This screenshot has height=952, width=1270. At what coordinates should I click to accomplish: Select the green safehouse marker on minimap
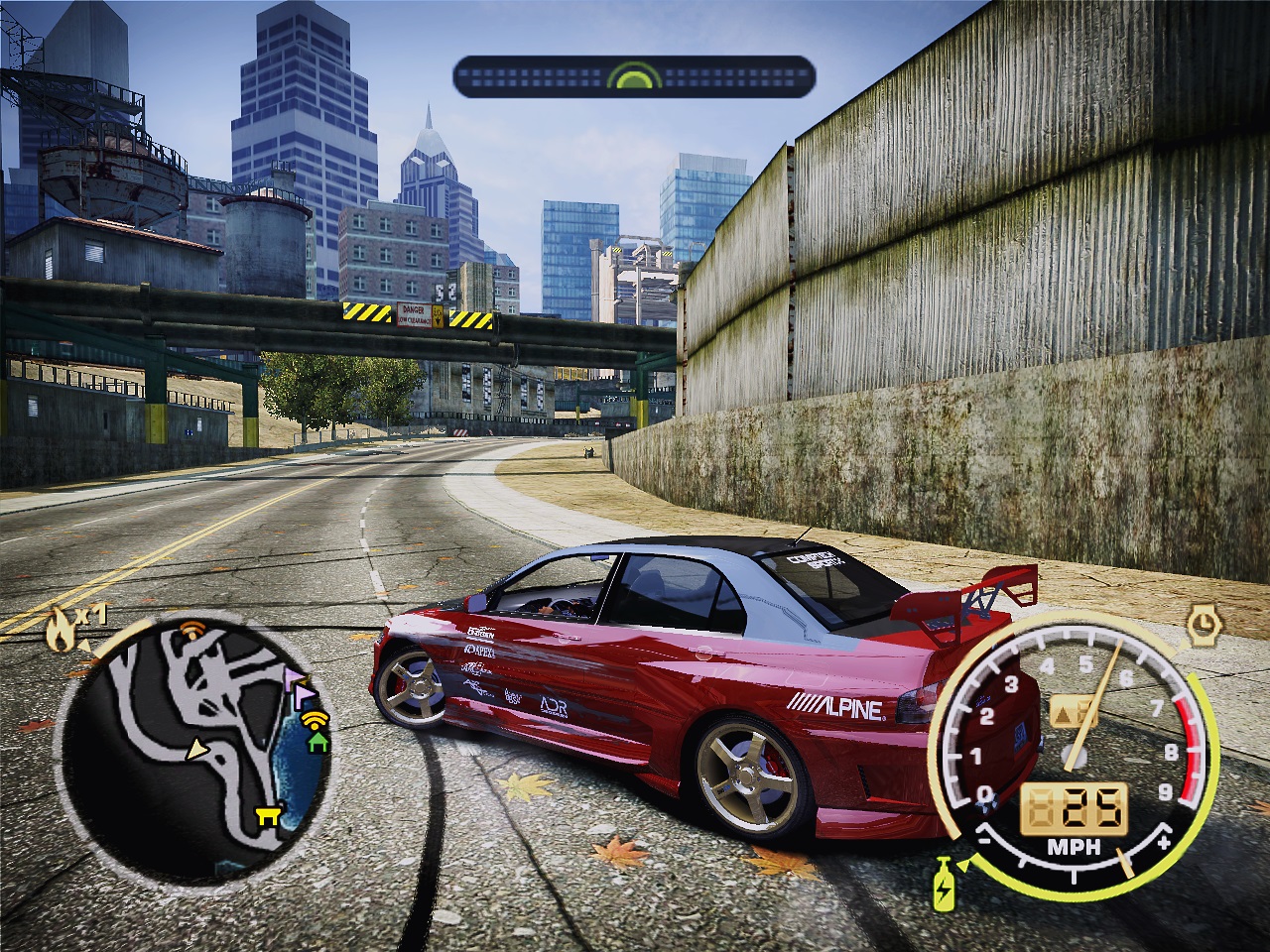point(317,740)
